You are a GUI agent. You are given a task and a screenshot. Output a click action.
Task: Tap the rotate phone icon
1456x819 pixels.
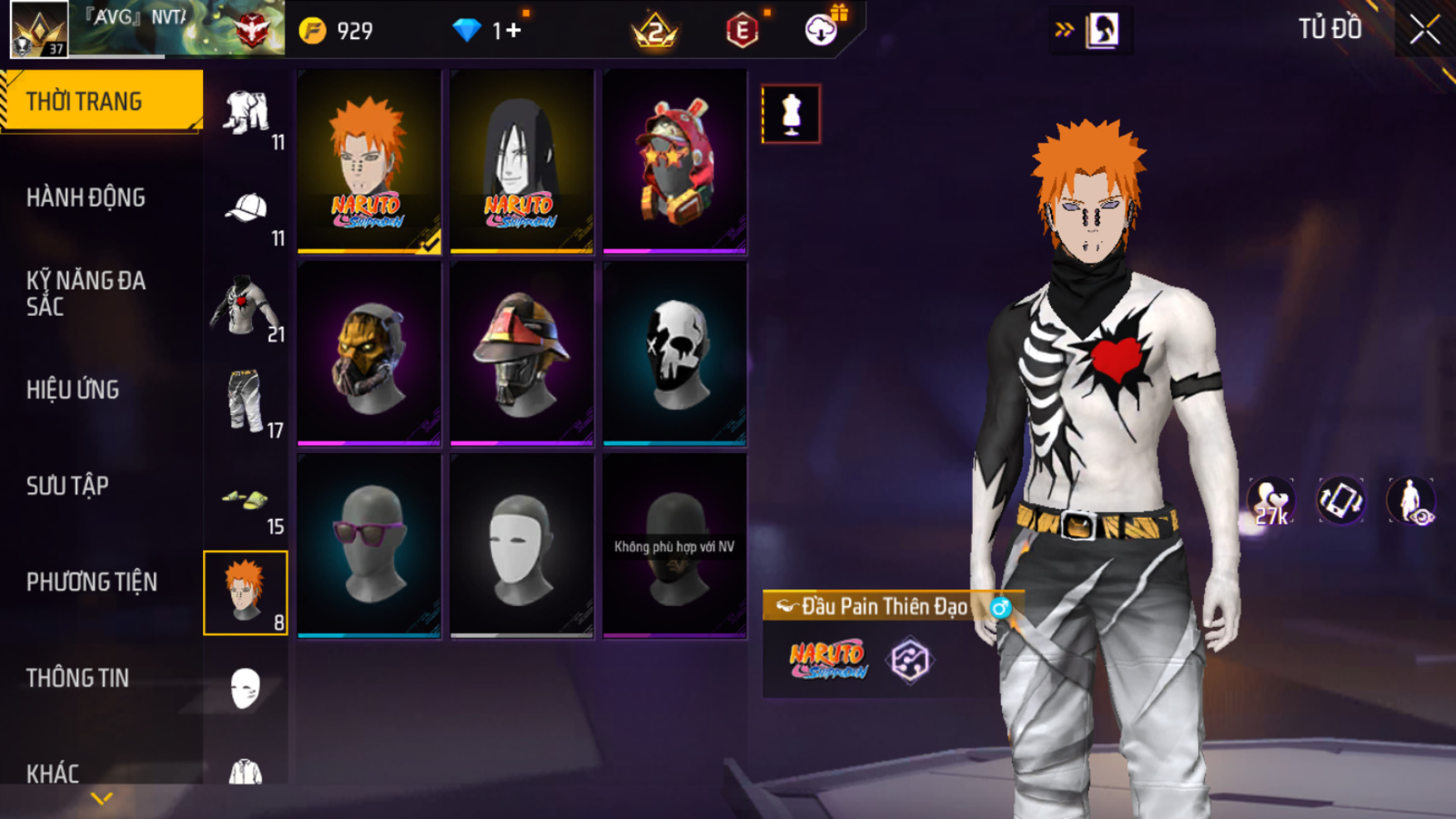1340,501
